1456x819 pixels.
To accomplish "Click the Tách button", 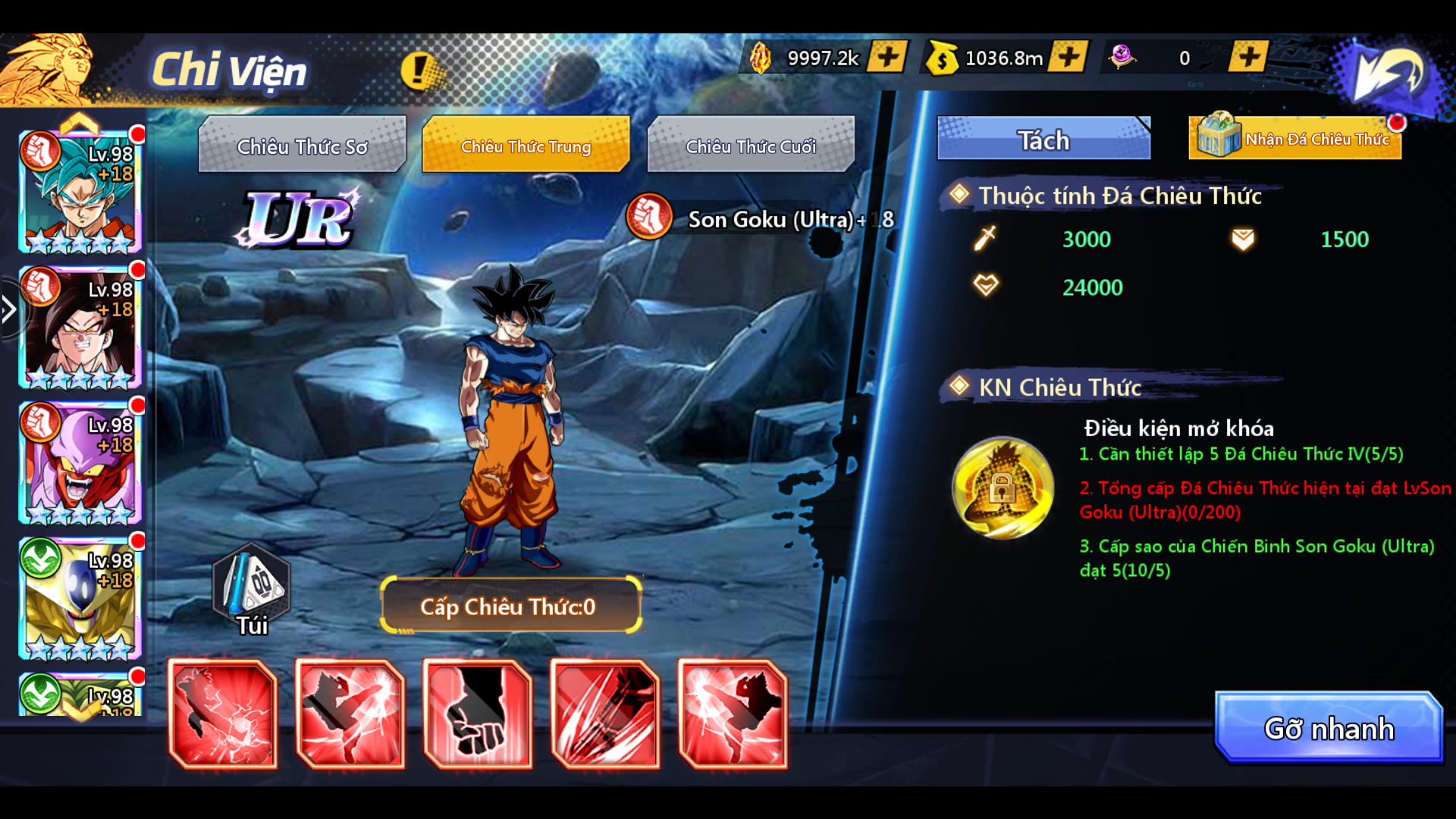I will [x=1043, y=140].
